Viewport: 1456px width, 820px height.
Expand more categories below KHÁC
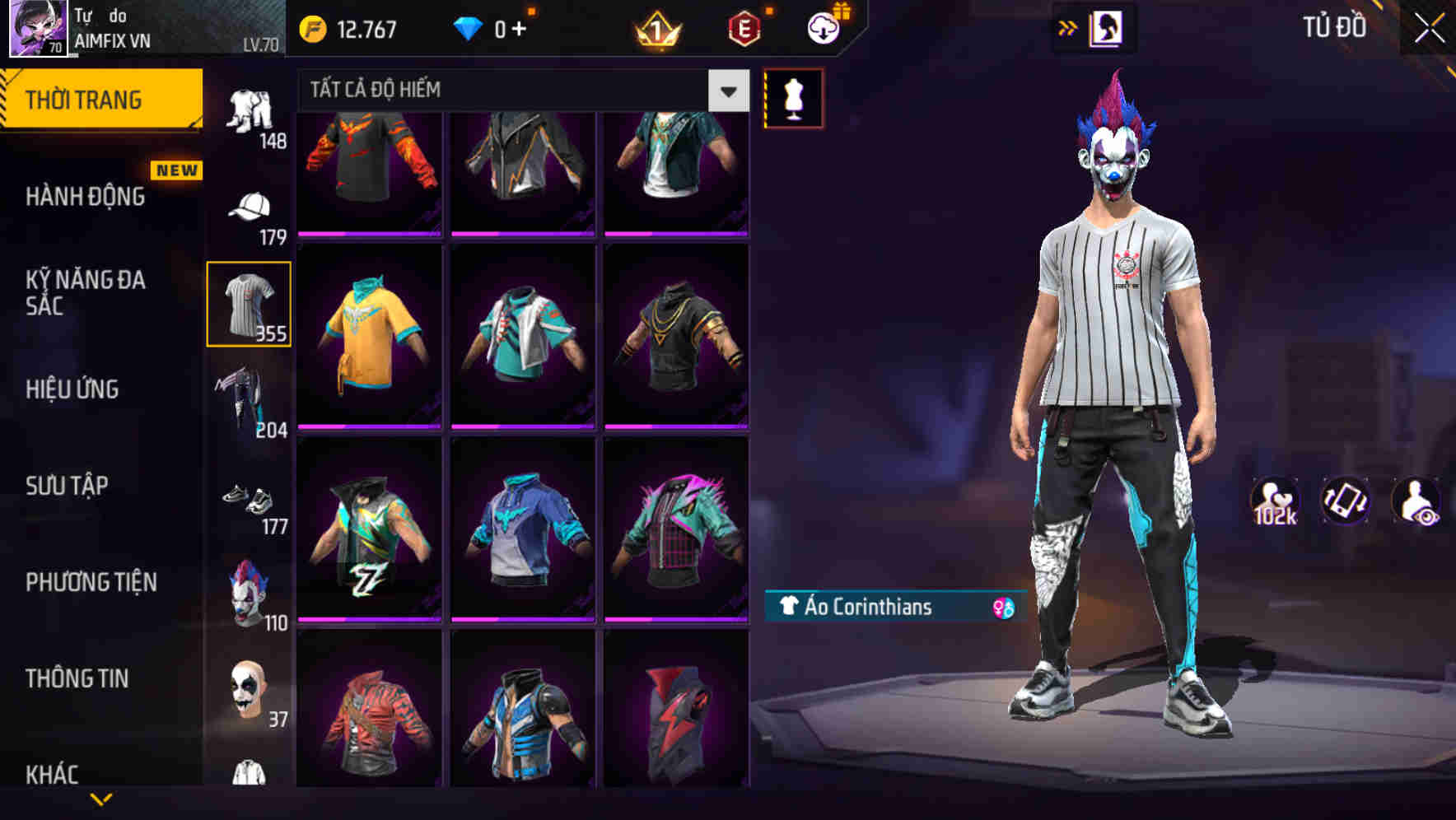pyautogui.click(x=101, y=800)
